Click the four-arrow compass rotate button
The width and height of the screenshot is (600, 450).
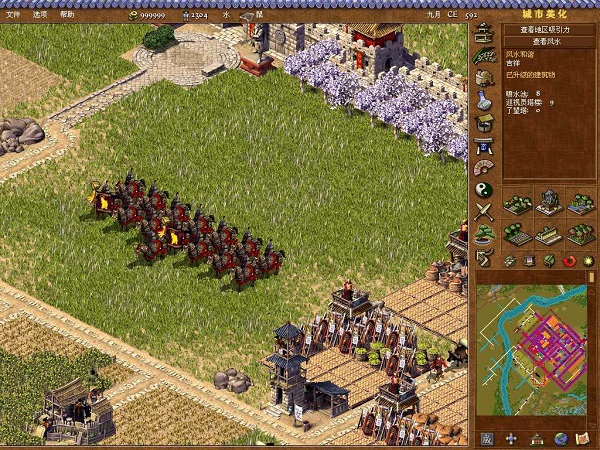pos(511,439)
